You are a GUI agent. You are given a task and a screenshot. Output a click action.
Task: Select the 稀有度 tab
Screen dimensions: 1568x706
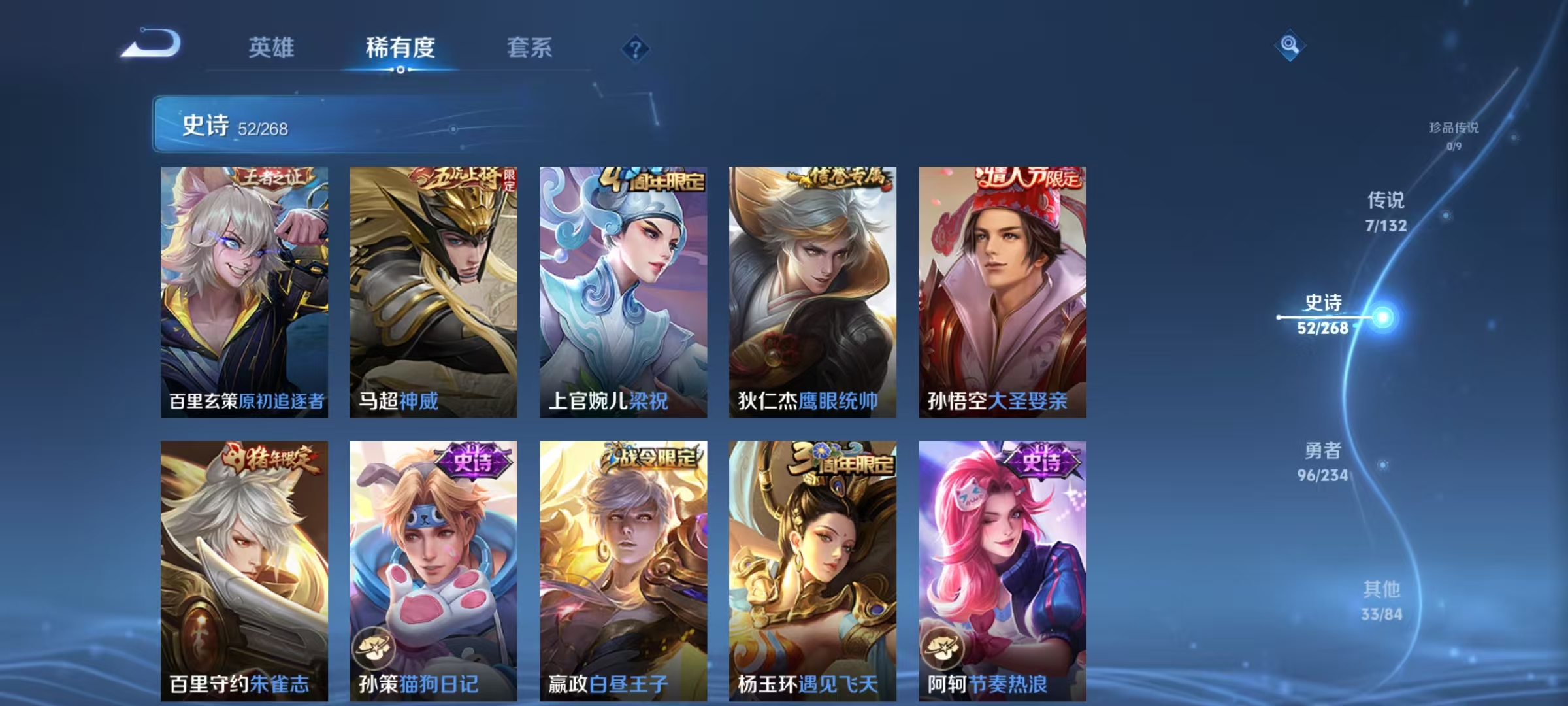400,48
